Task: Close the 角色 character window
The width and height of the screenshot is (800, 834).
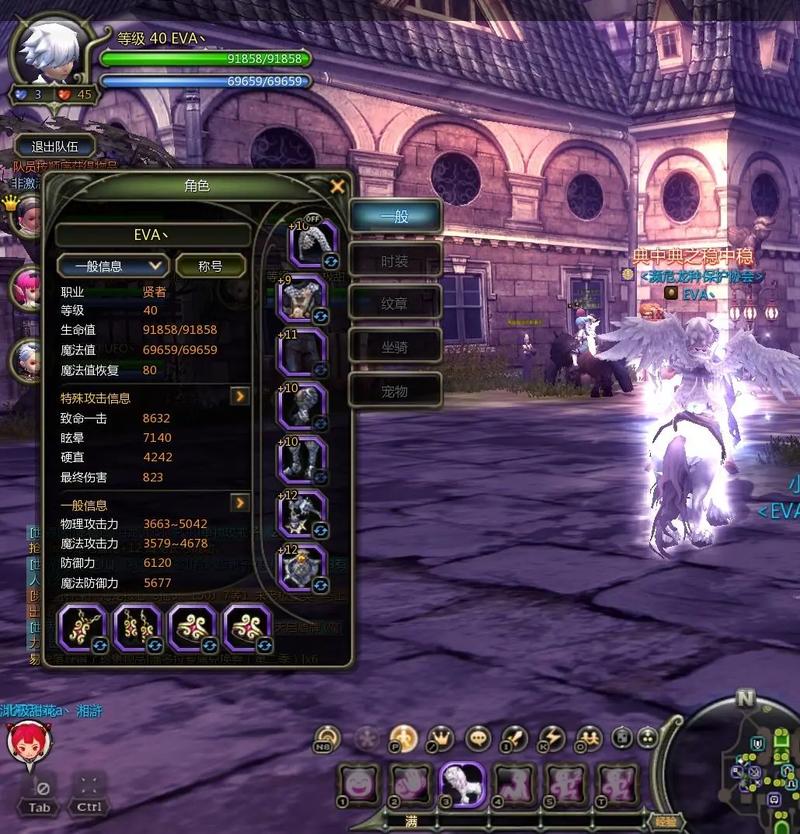Action: click(x=338, y=186)
